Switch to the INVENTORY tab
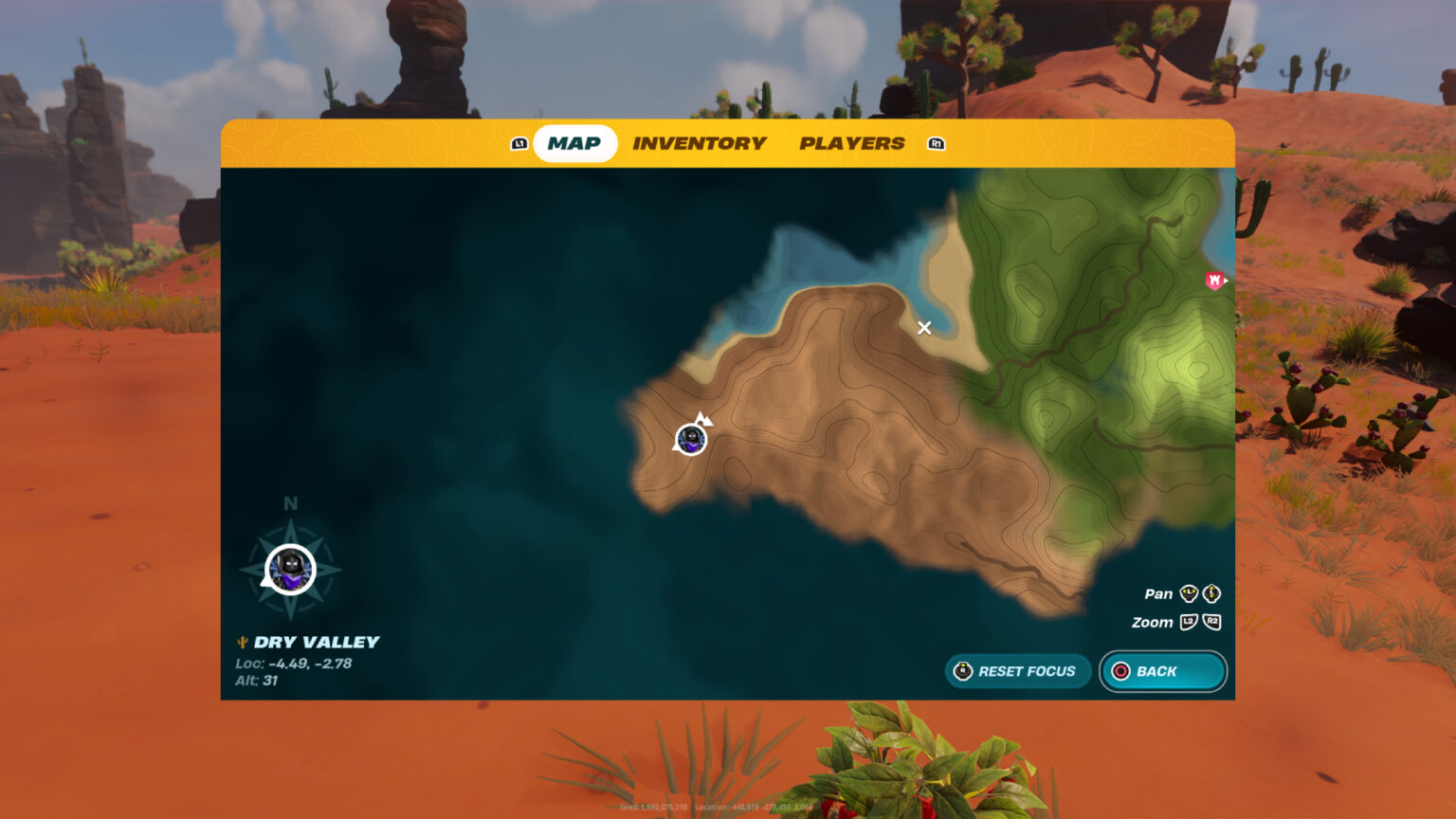 pyautogui.click(x=700, y=143)
